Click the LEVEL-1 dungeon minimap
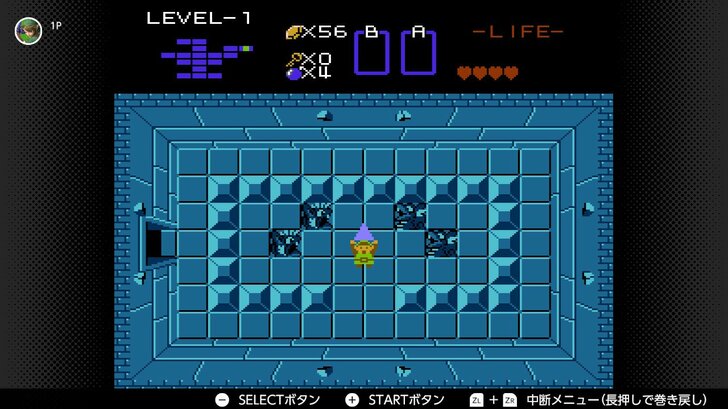 tap(205, 57)
